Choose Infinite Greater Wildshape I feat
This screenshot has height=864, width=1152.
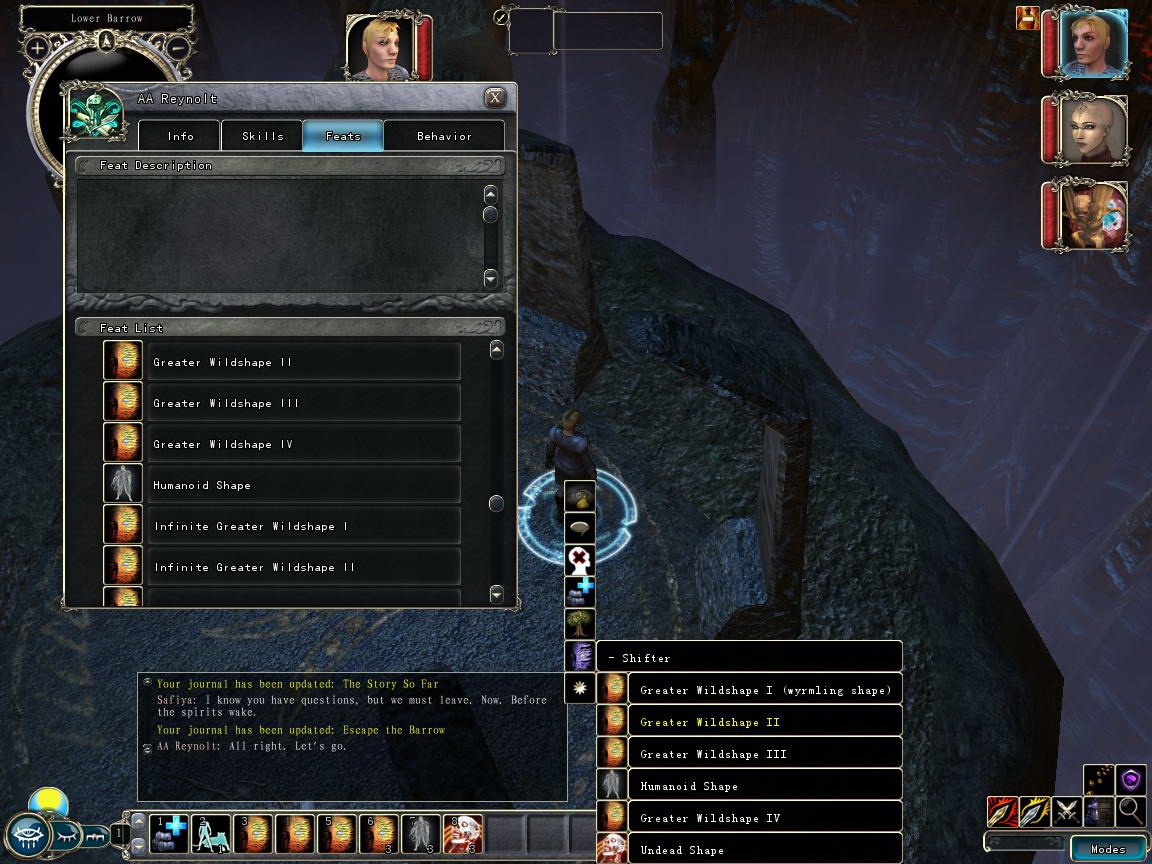pyautogui.click(x=304, y=526)
